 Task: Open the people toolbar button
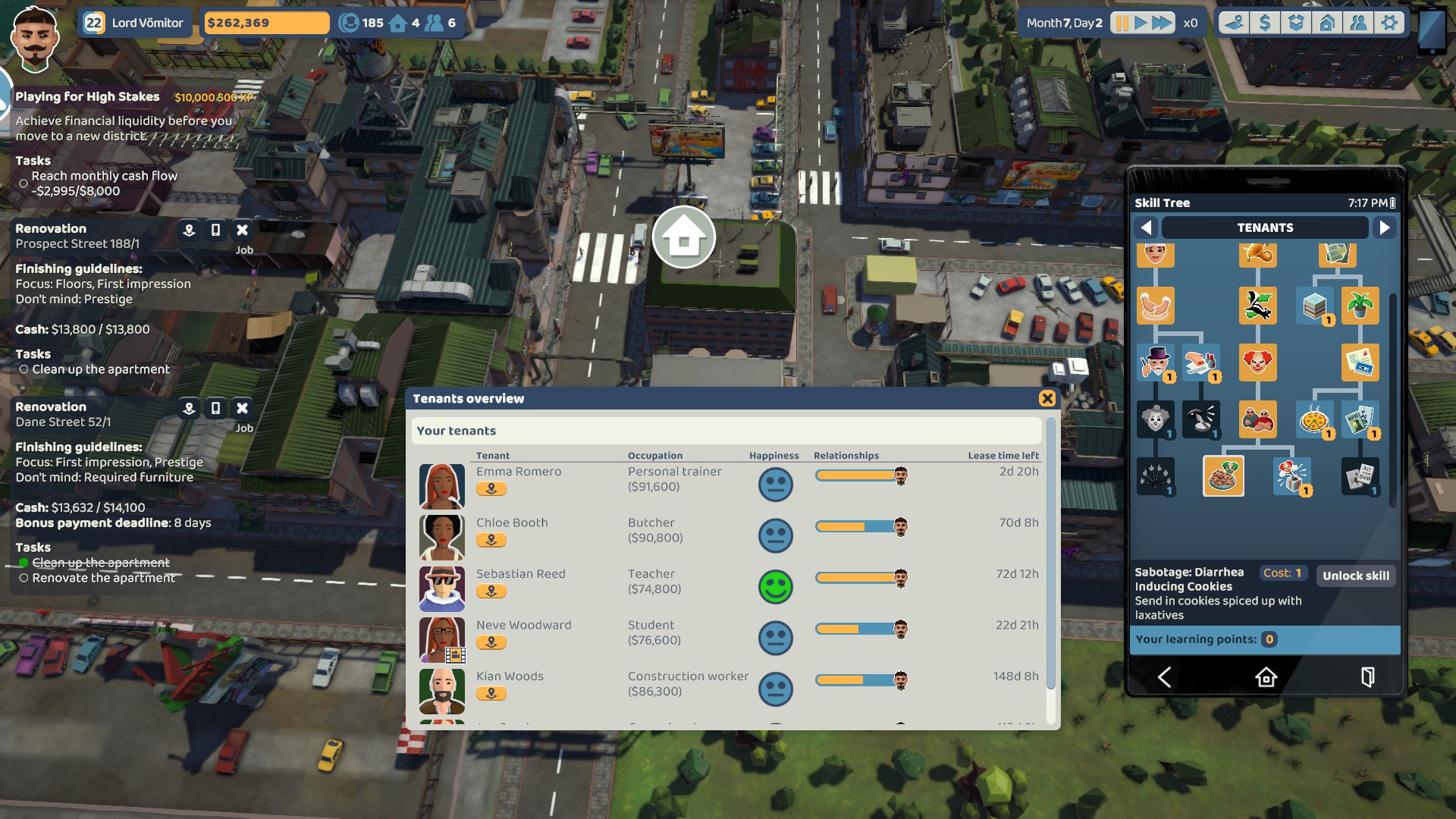point(1358,23)
